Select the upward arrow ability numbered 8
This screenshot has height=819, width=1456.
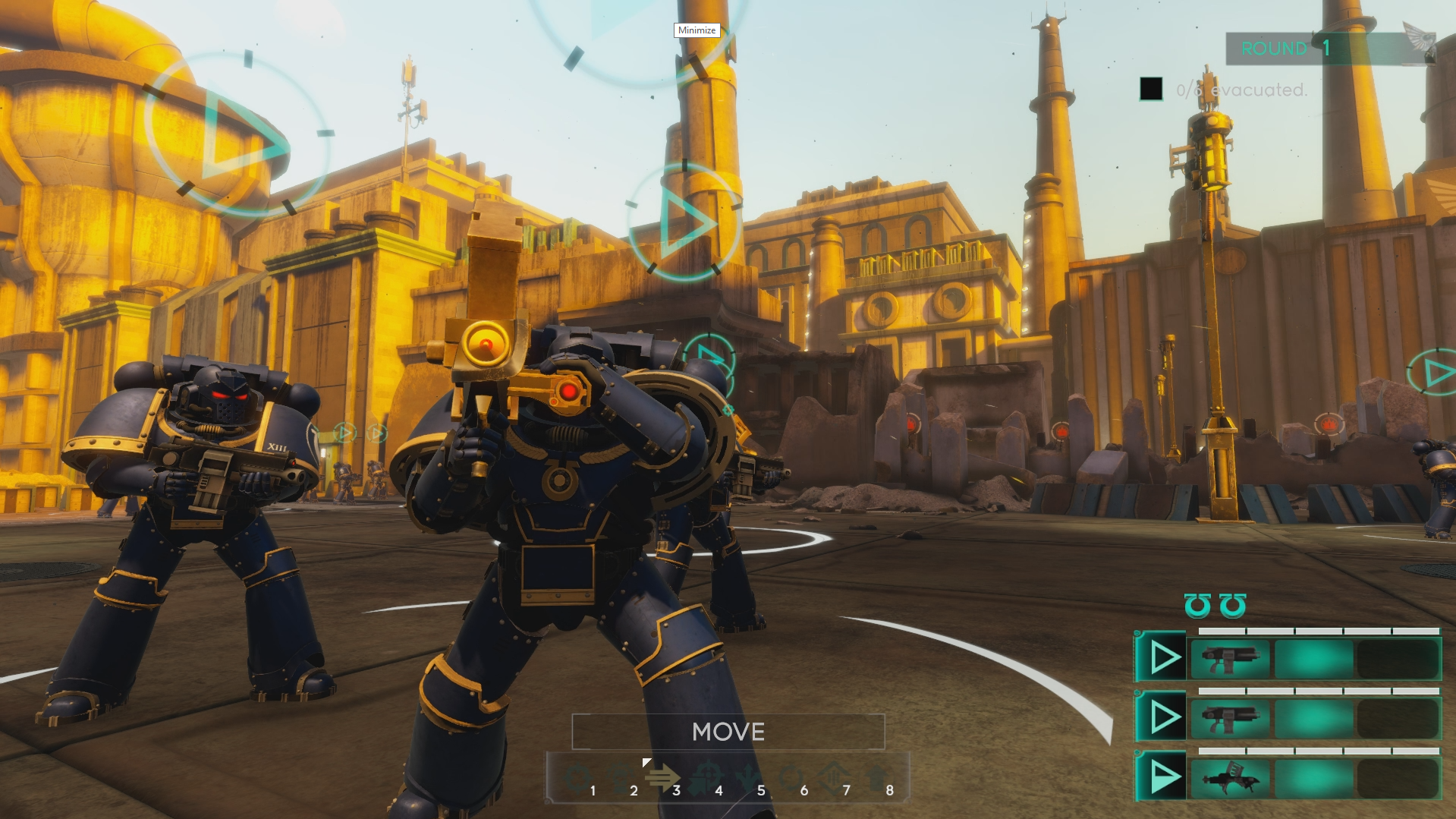[876, 777]
